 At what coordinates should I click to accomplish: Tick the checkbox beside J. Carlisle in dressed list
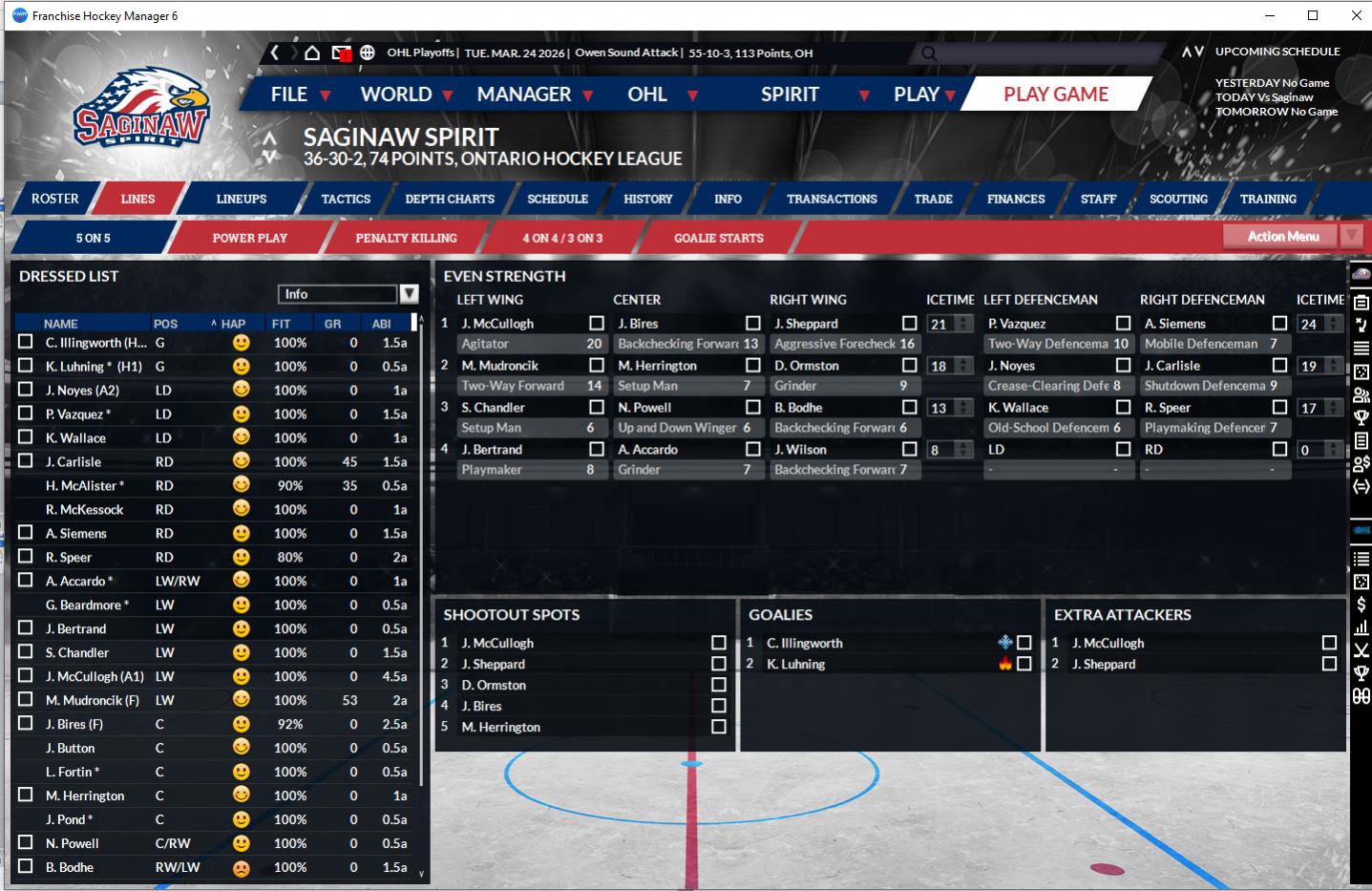click(26, 461)
